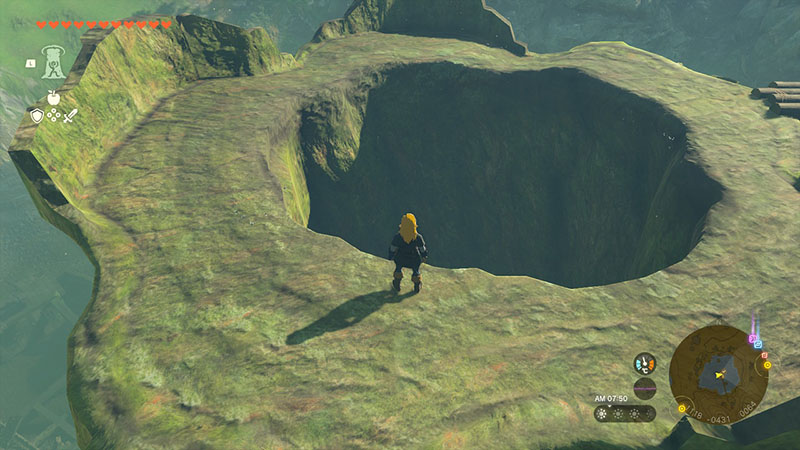Click the blue marker on the minimap
This screenshot has width=800, height=450.
pyautogui.click(x=758, y=344)
